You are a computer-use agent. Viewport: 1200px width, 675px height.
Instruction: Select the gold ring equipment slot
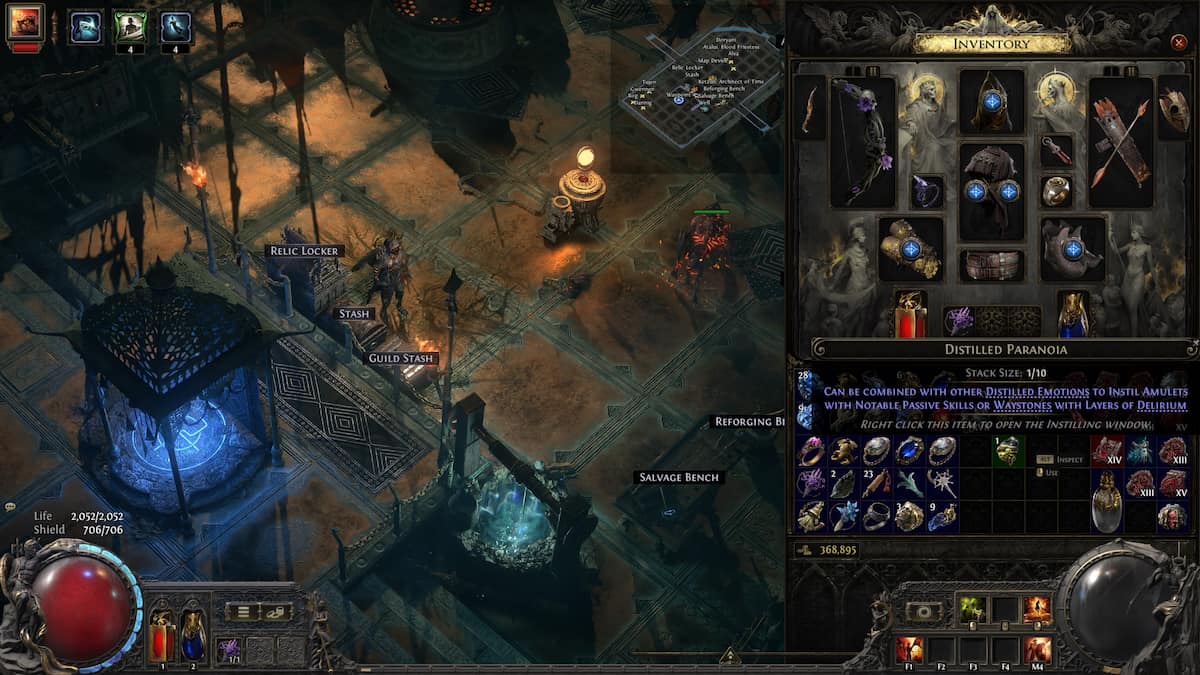click(x=1056, y=190)
